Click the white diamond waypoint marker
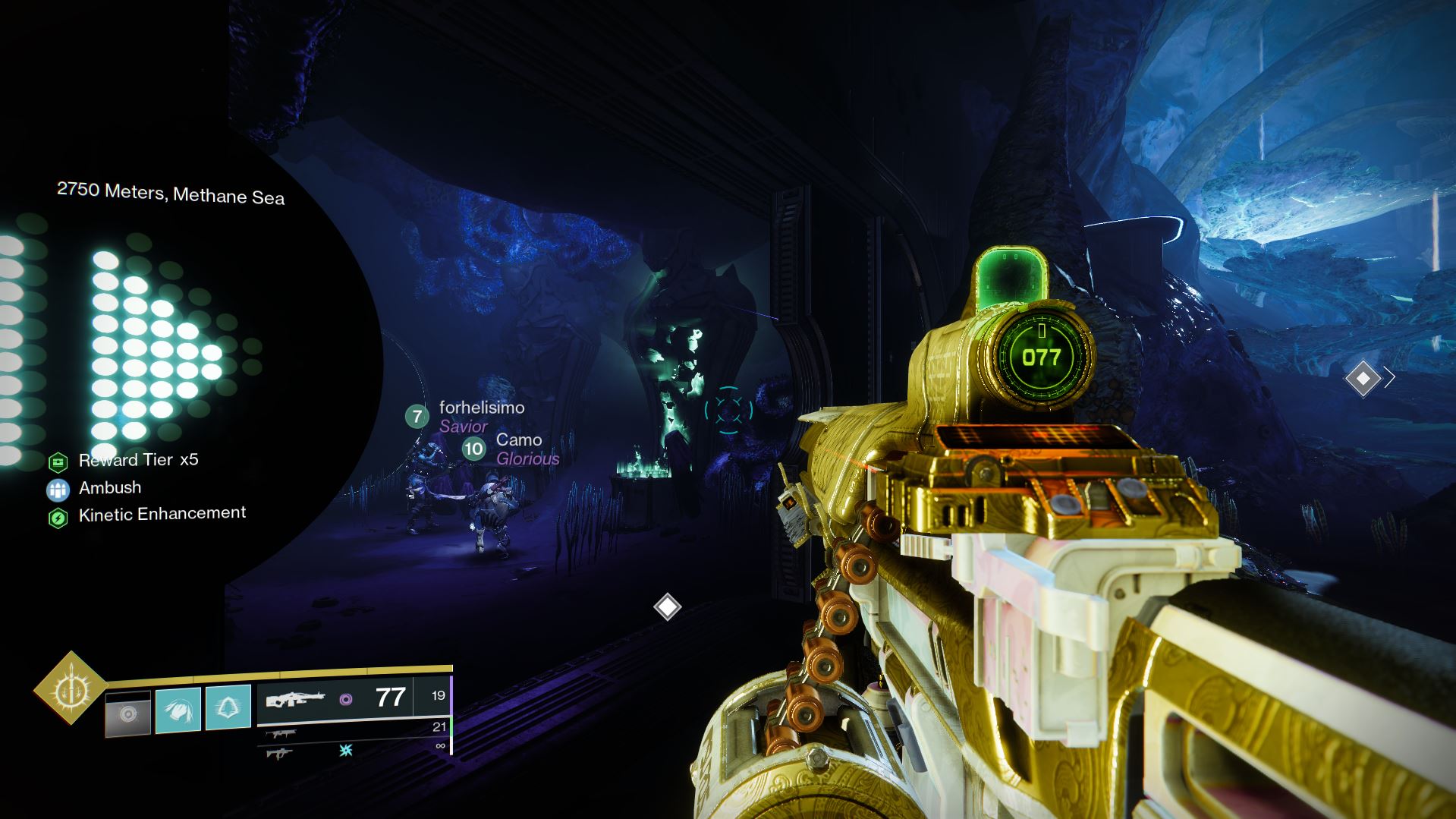The image size is (1456, 819). 668,607
